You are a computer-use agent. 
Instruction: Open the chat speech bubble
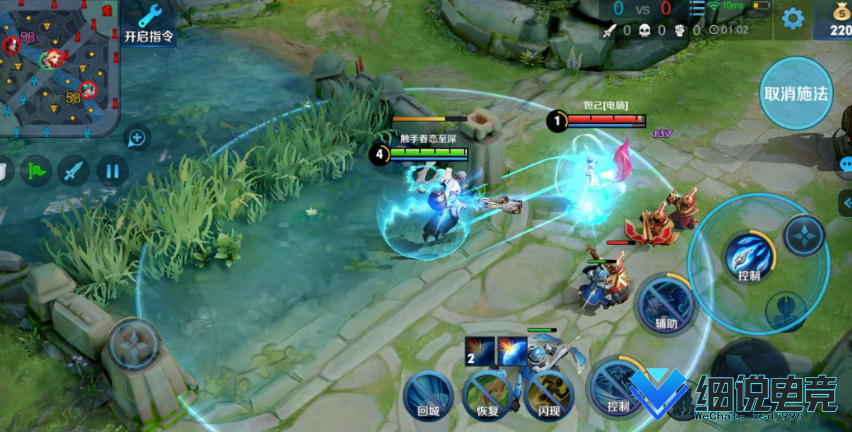(x=845, y=163)
